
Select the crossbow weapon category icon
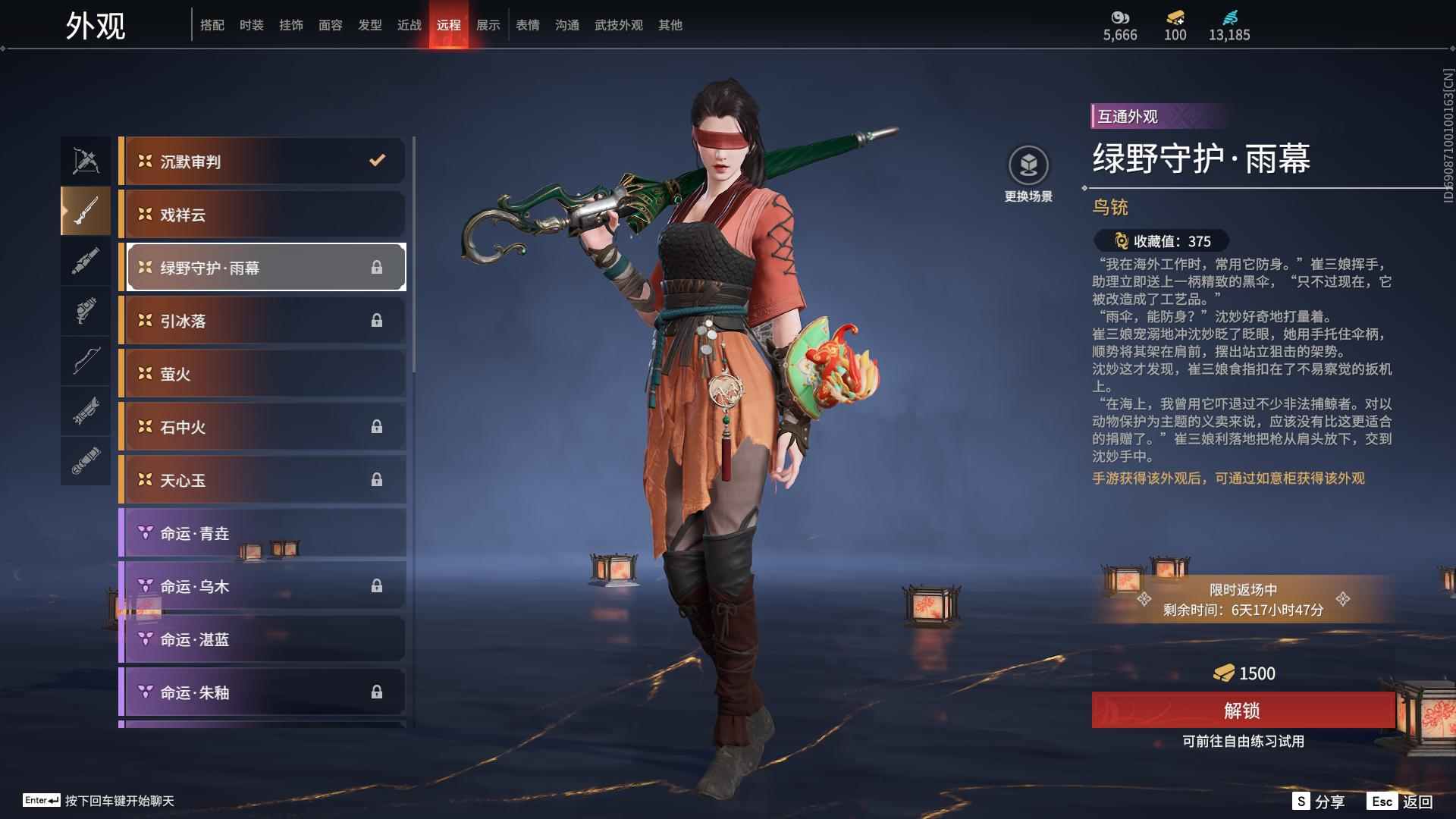(x=85, y=159)
